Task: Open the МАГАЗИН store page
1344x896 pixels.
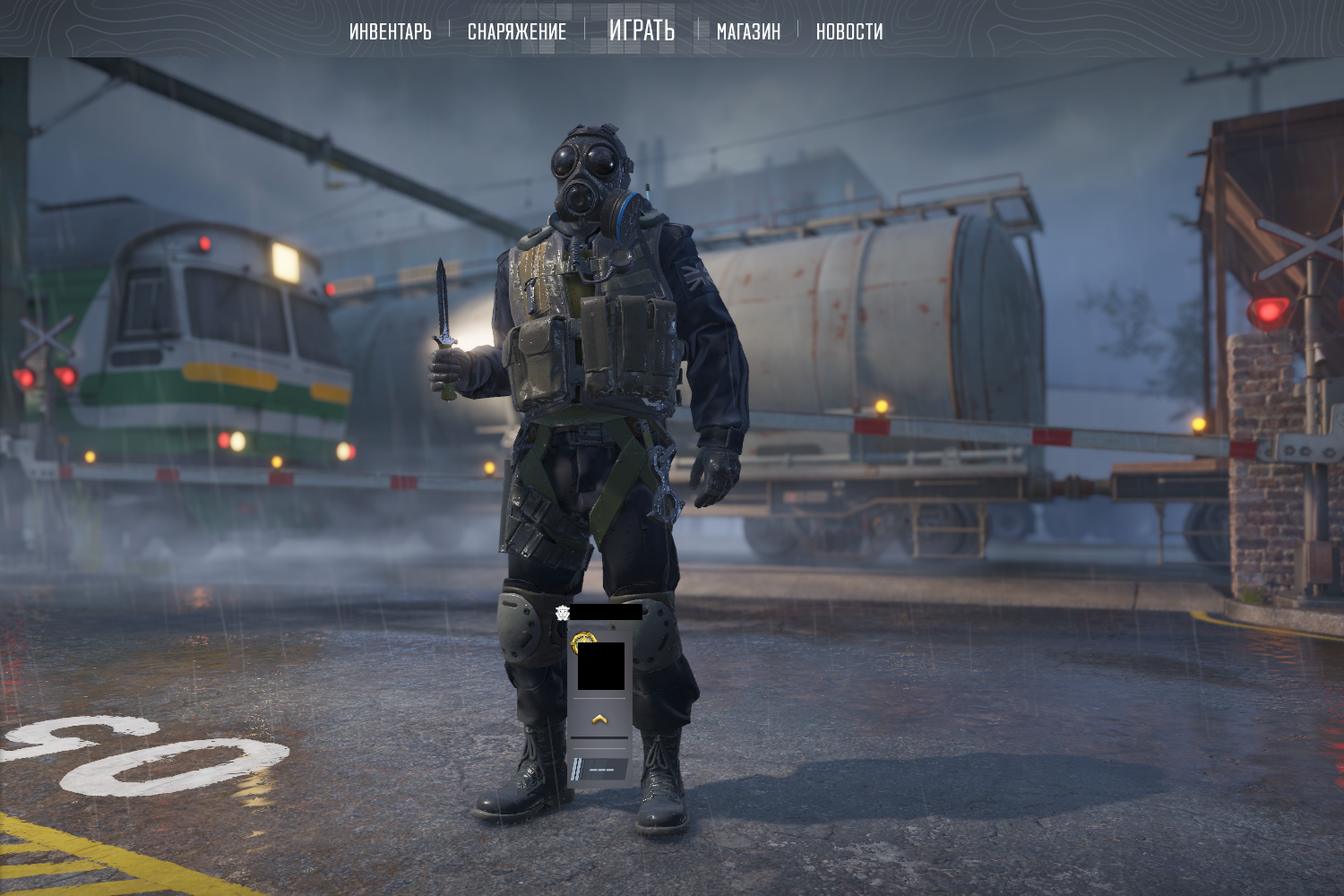Action: [x=748, y=31]
